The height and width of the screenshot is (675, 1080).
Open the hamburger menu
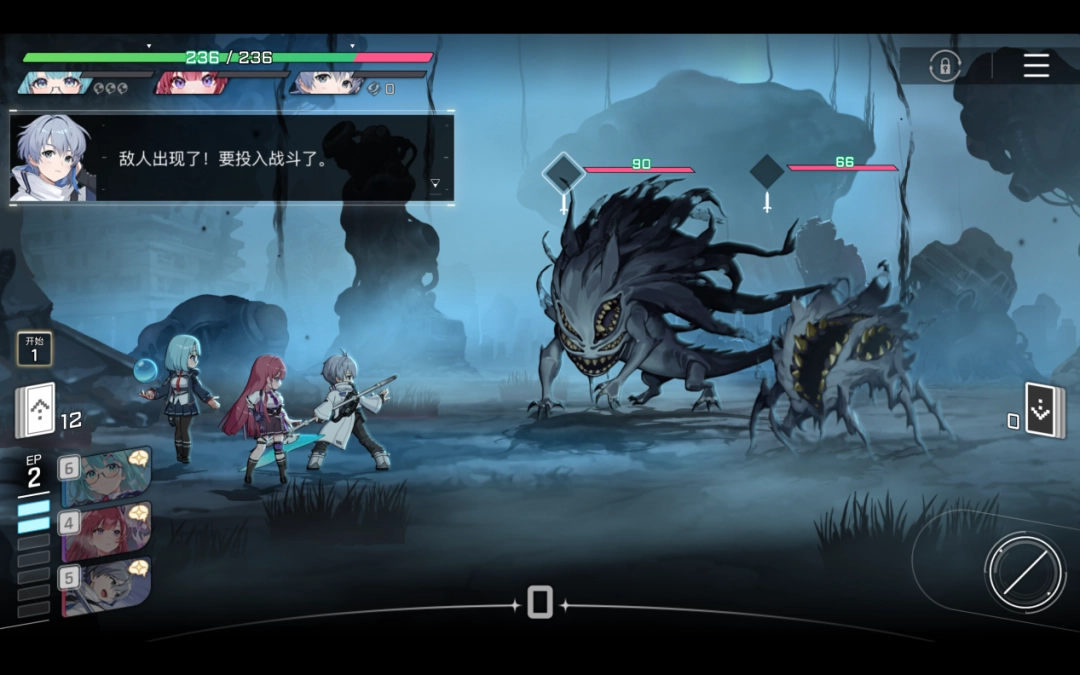[x=1036, y=66]
